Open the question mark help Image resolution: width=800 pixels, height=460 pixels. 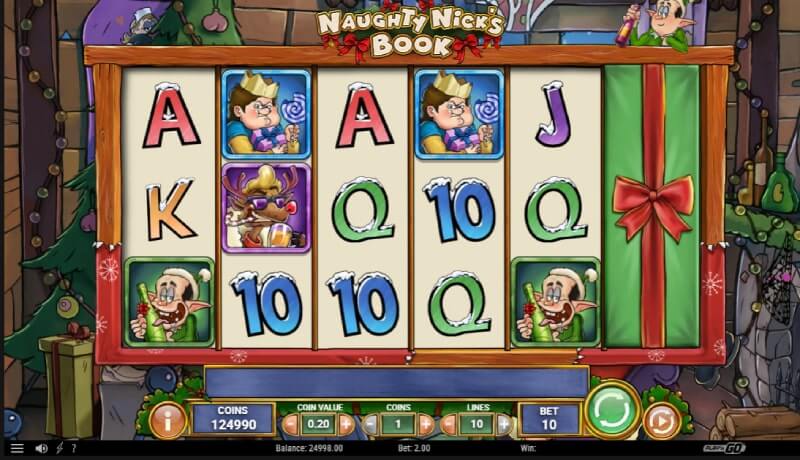[x=73, y=449]
